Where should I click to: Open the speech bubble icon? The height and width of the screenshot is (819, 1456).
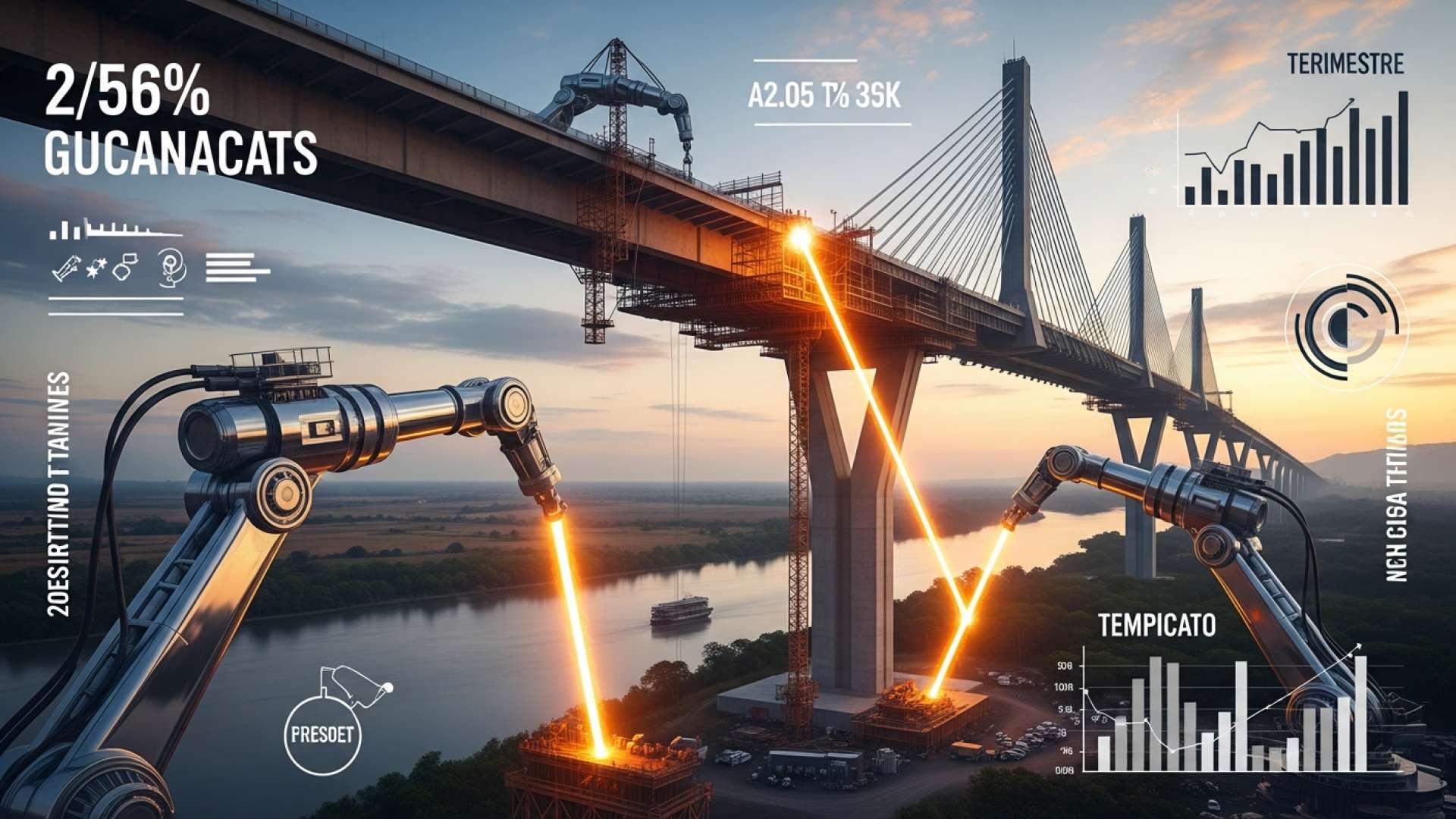tap(126, 266)
